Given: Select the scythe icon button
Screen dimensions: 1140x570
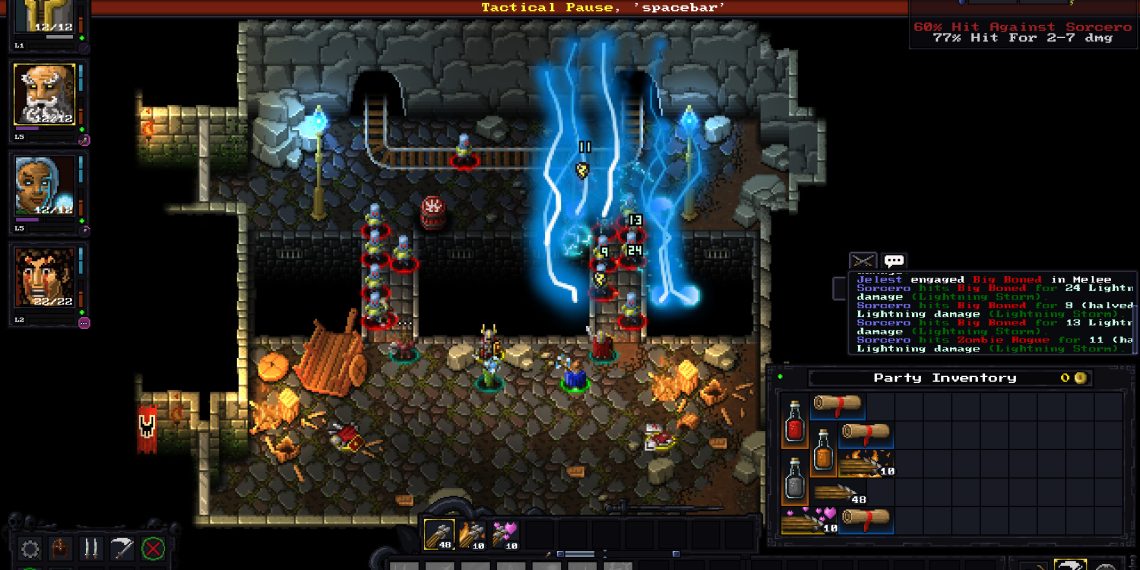Looking at the screenshot, I should pos(122,548).
